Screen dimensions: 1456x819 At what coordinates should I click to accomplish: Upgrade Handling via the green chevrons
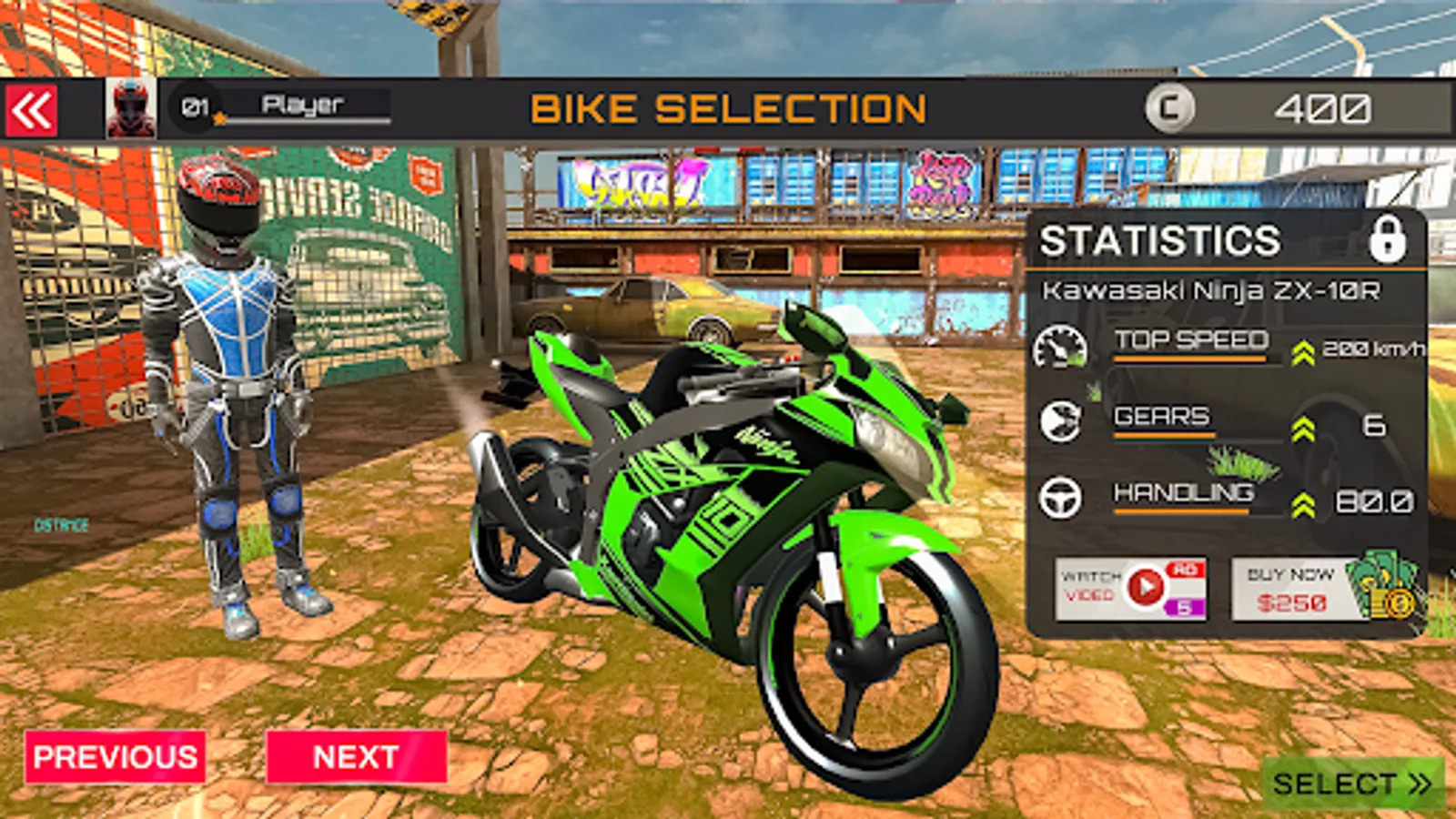click(x=1303, y=499)
